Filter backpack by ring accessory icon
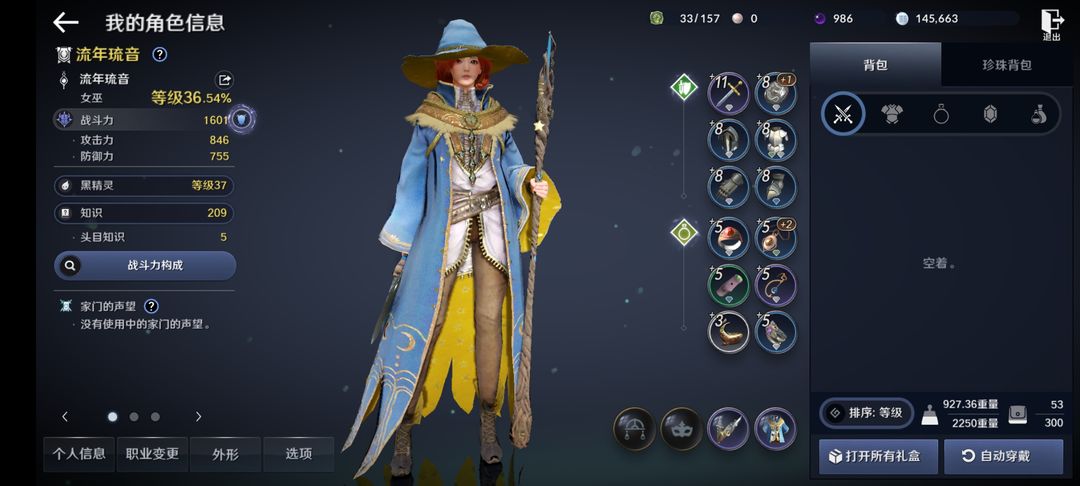This screenshot has height=486, width=1080. [941, 114]
